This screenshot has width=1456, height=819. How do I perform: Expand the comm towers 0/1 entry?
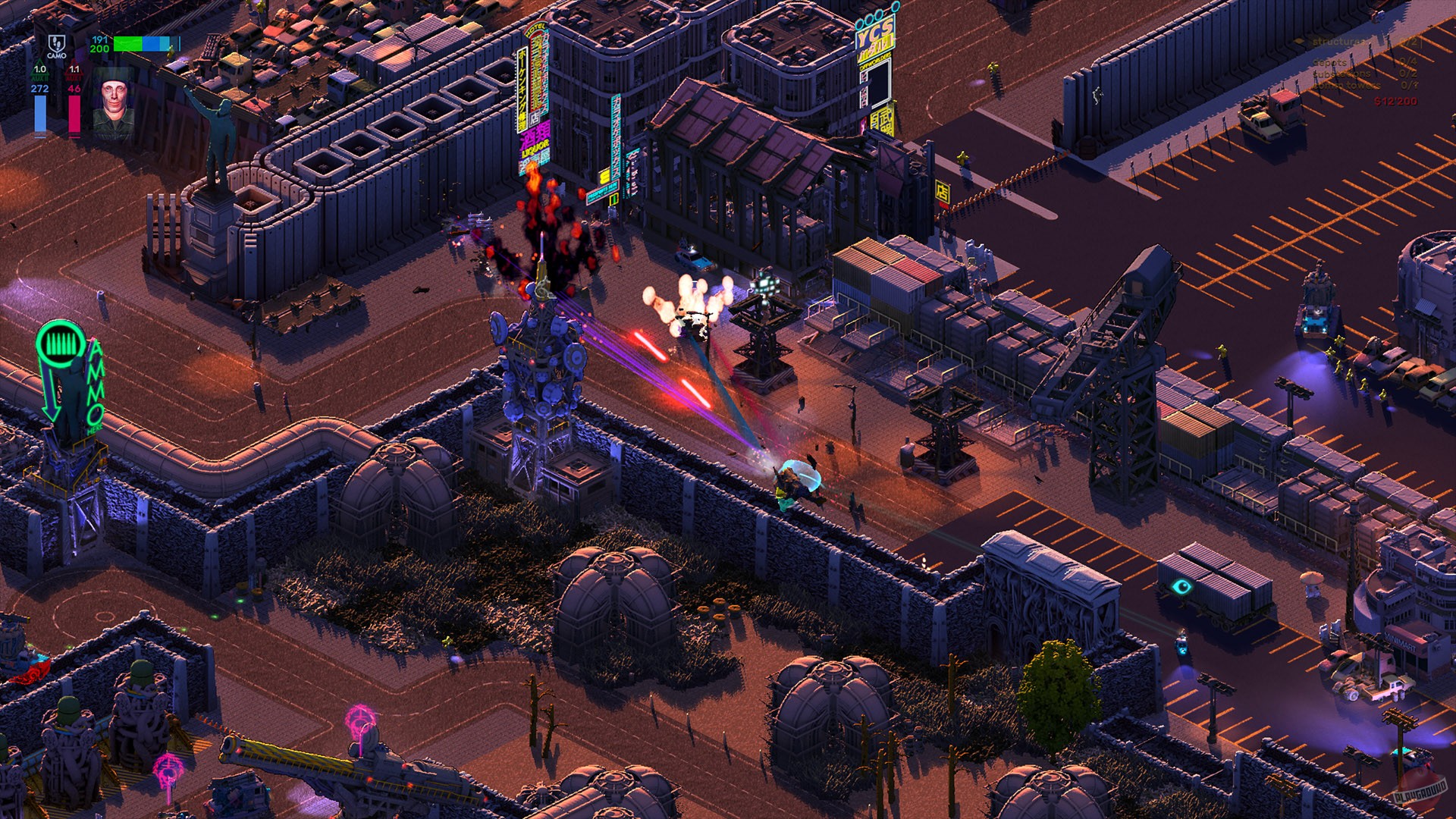pyautogui.click(x=1346, y=86)
